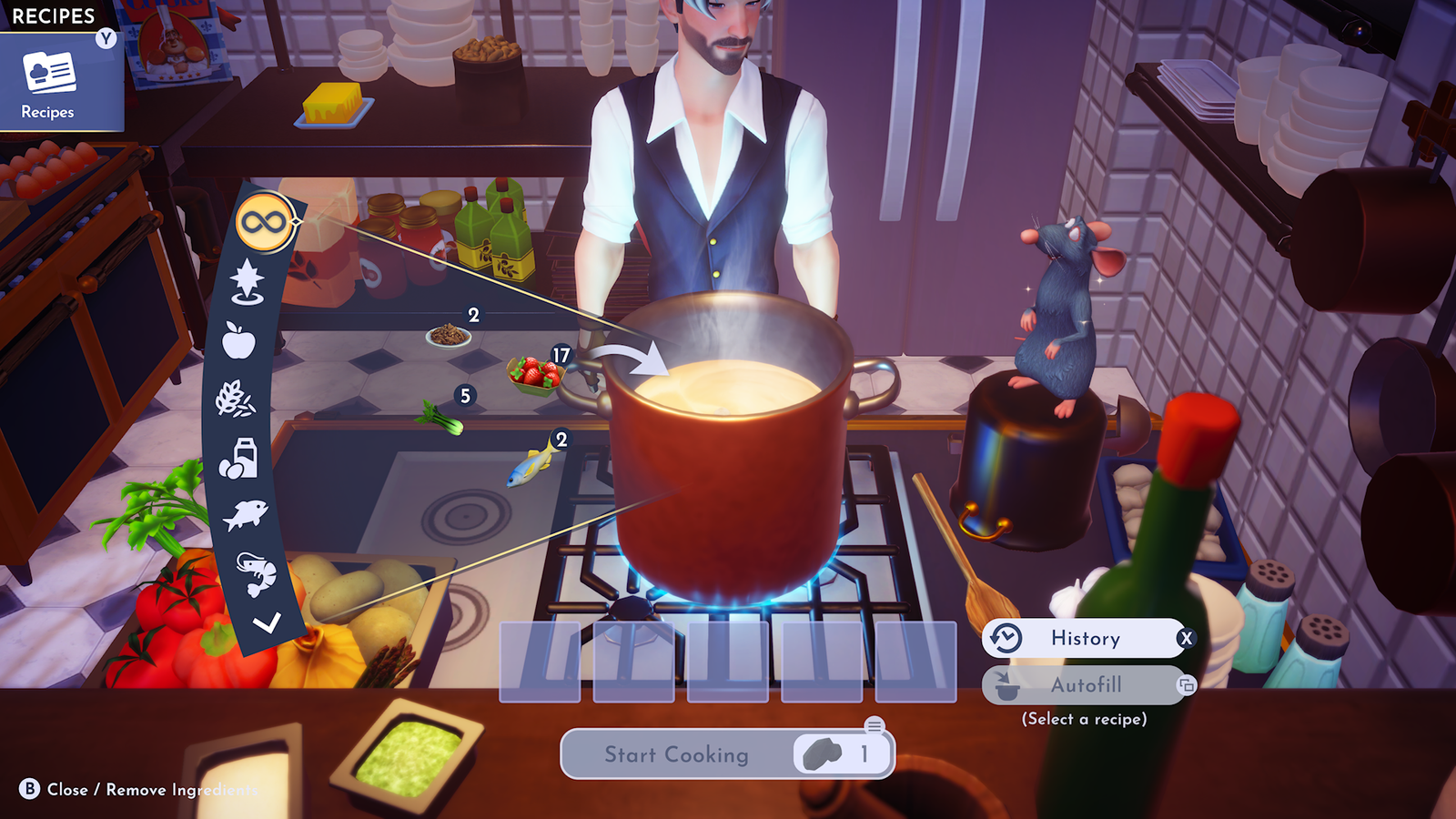Show the wheat grains category
1456x819 pixels.
click(x=235, y=399)
